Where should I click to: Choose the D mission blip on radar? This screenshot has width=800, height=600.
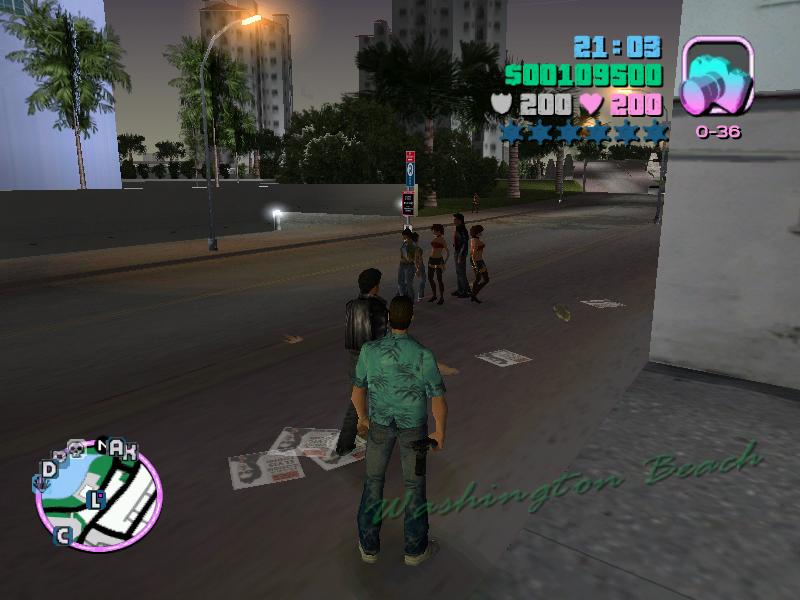pos(48,469)
